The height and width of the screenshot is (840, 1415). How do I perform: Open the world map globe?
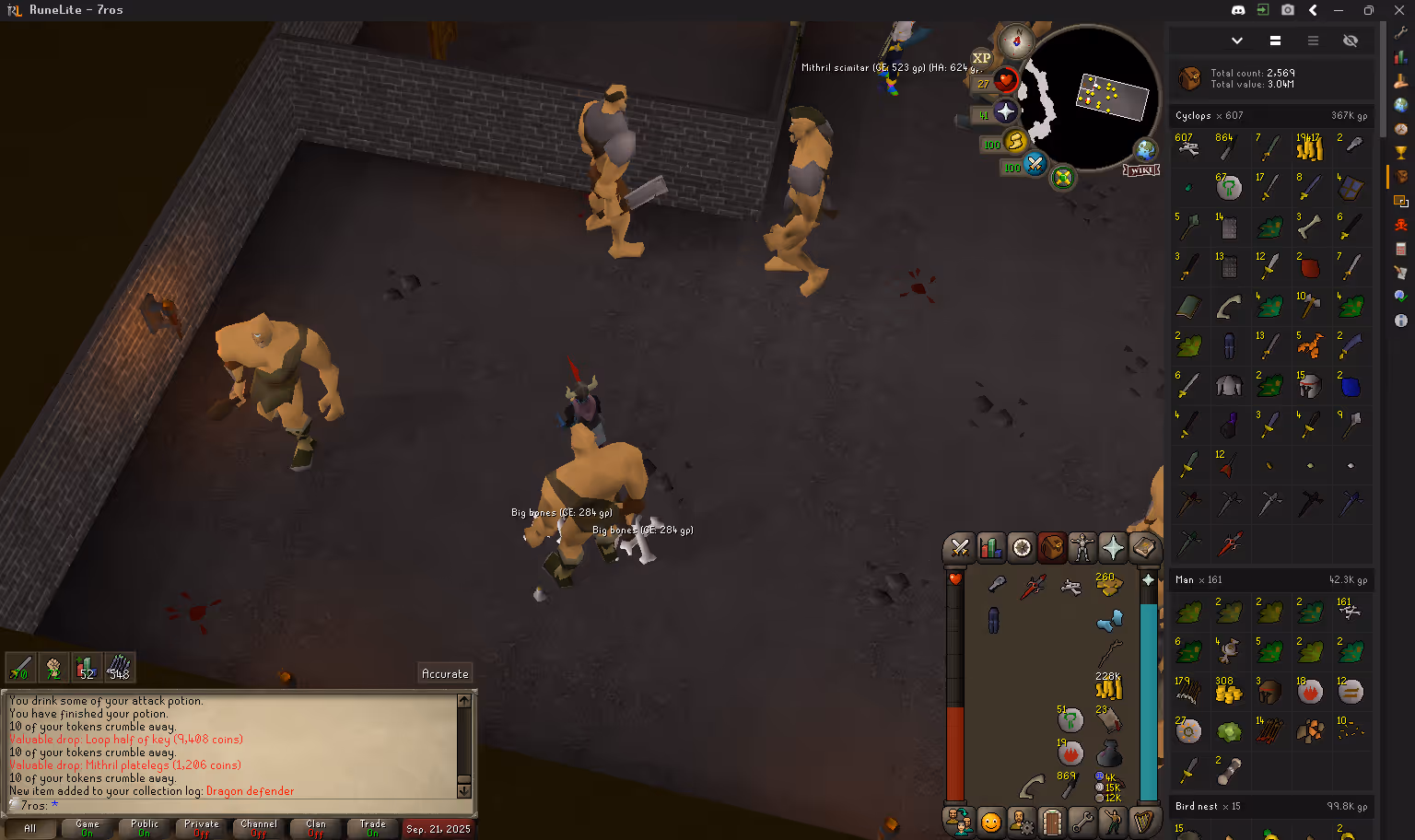tap(1145, 149)
